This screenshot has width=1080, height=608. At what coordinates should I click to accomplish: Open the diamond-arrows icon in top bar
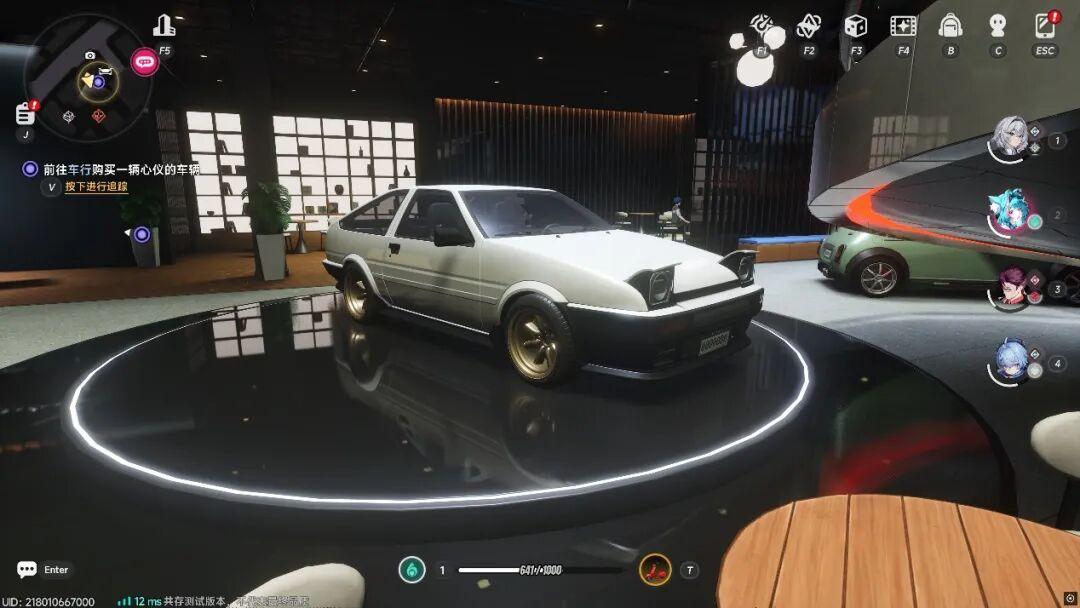point(809,26)
